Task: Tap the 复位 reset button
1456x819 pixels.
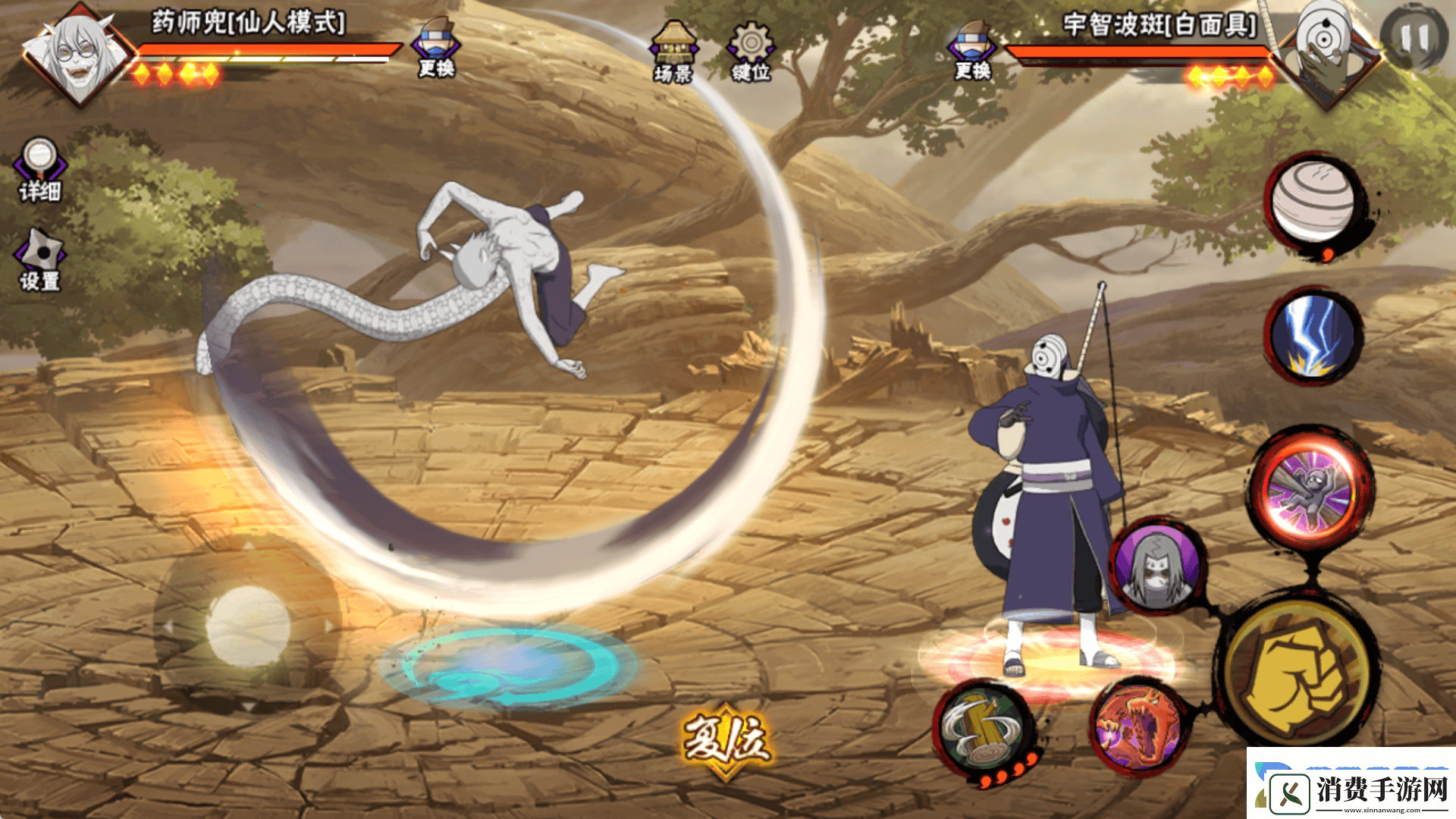Action: (x=726, y=741)
